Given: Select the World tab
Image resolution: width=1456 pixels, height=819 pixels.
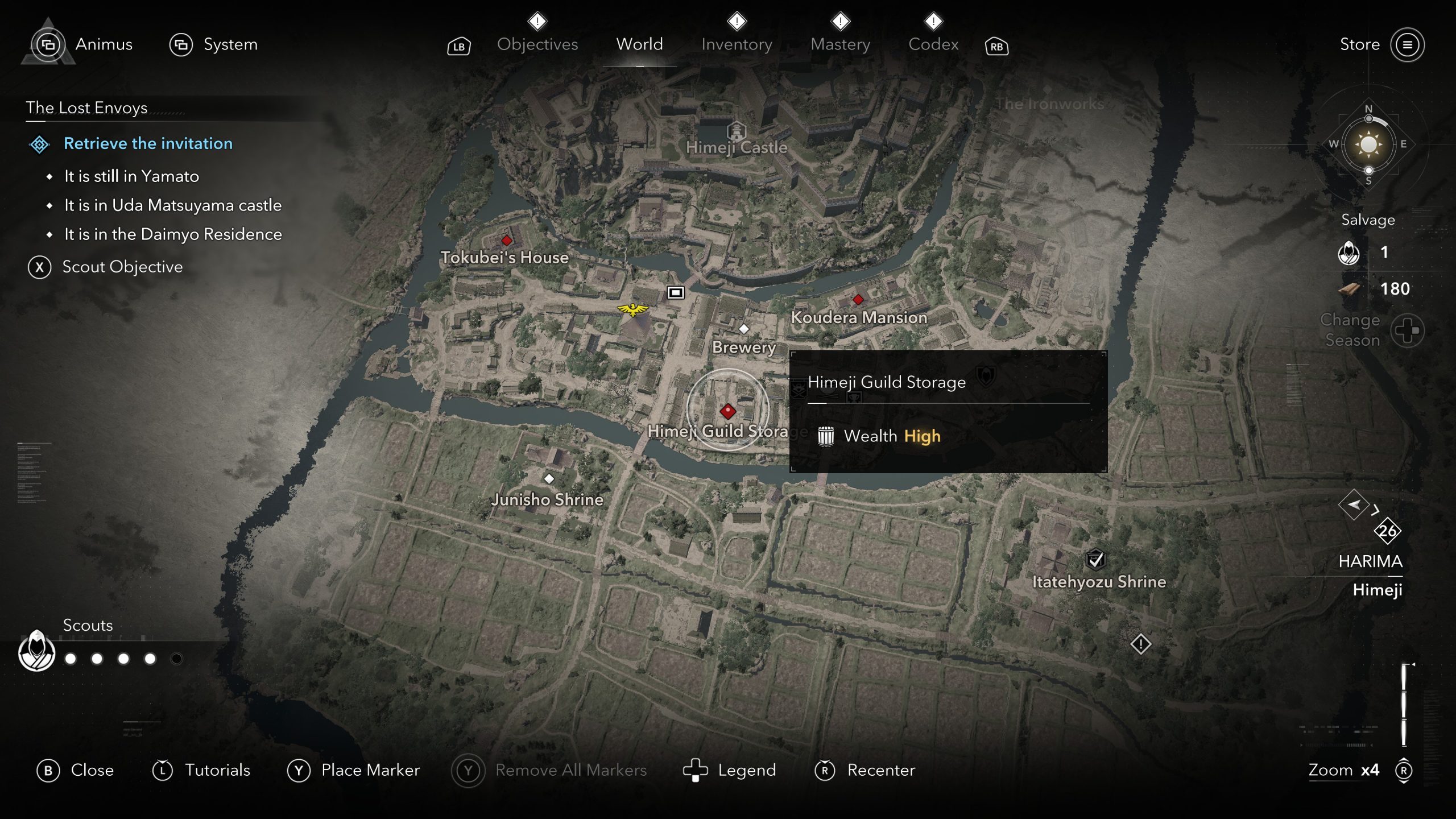Looking at the screenshot, I should point(639,44).
